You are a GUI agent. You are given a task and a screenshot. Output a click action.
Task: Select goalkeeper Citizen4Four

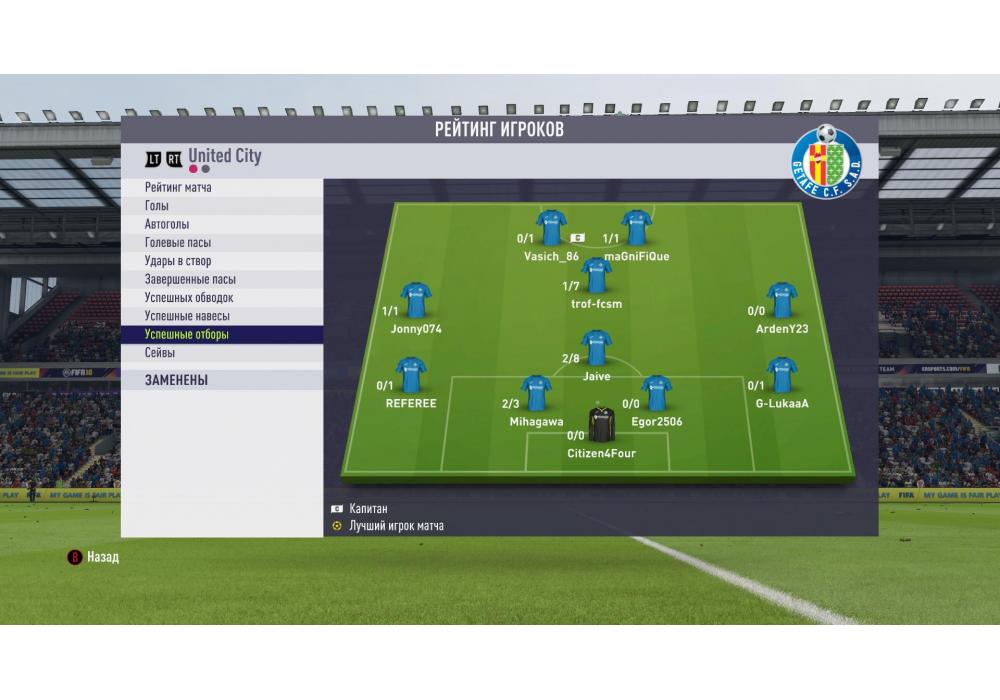[601, 425]
